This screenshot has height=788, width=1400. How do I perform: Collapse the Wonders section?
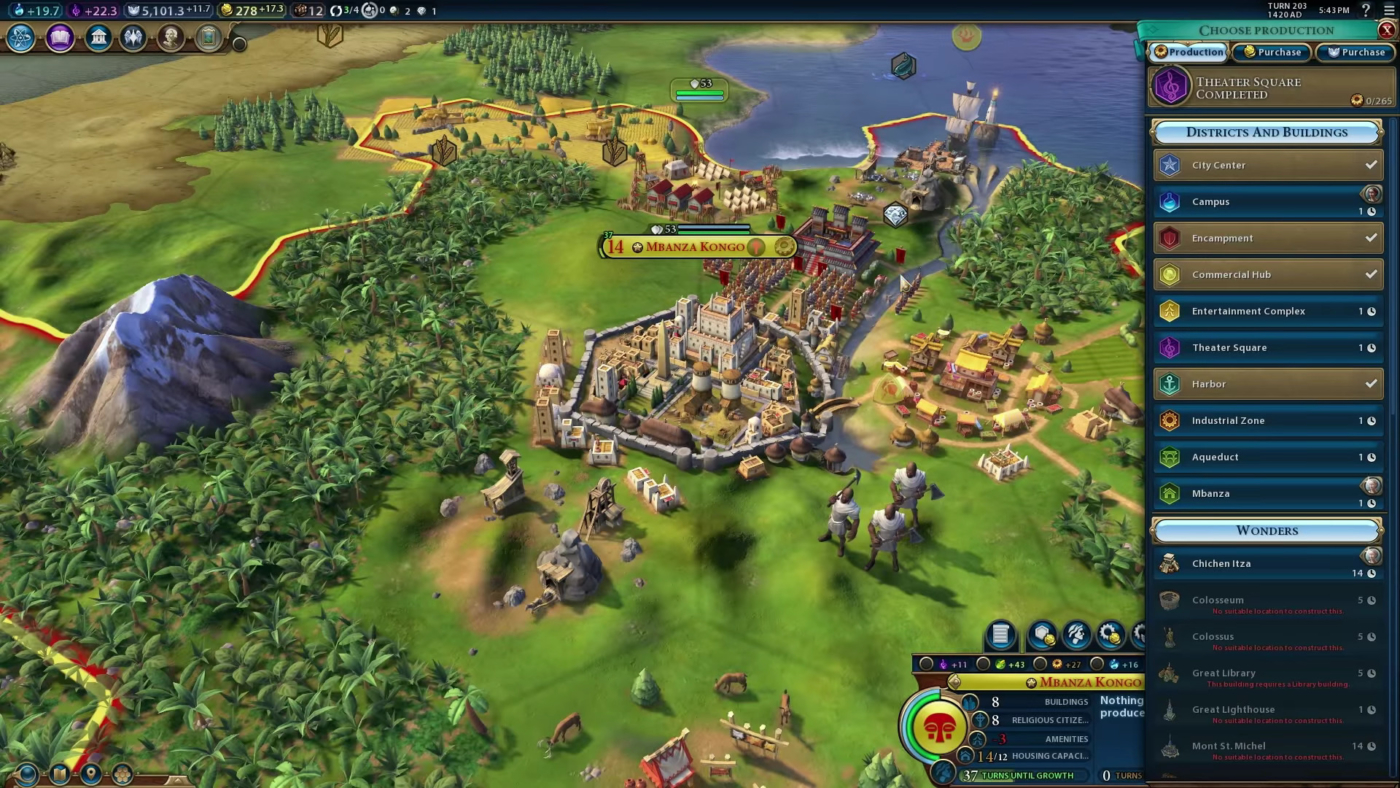click(1267, 530)
